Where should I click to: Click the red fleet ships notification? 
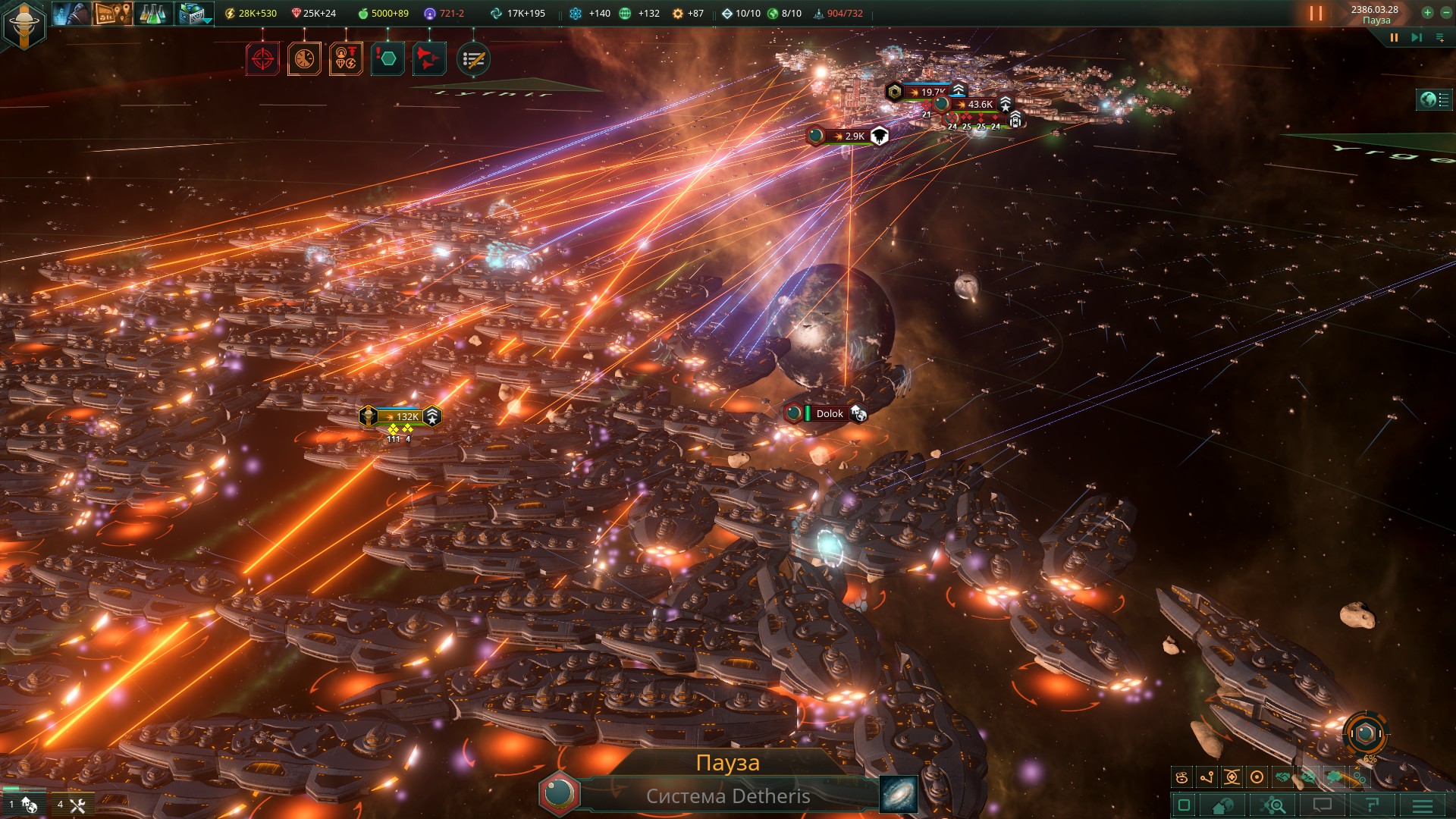tap(428, 59)
